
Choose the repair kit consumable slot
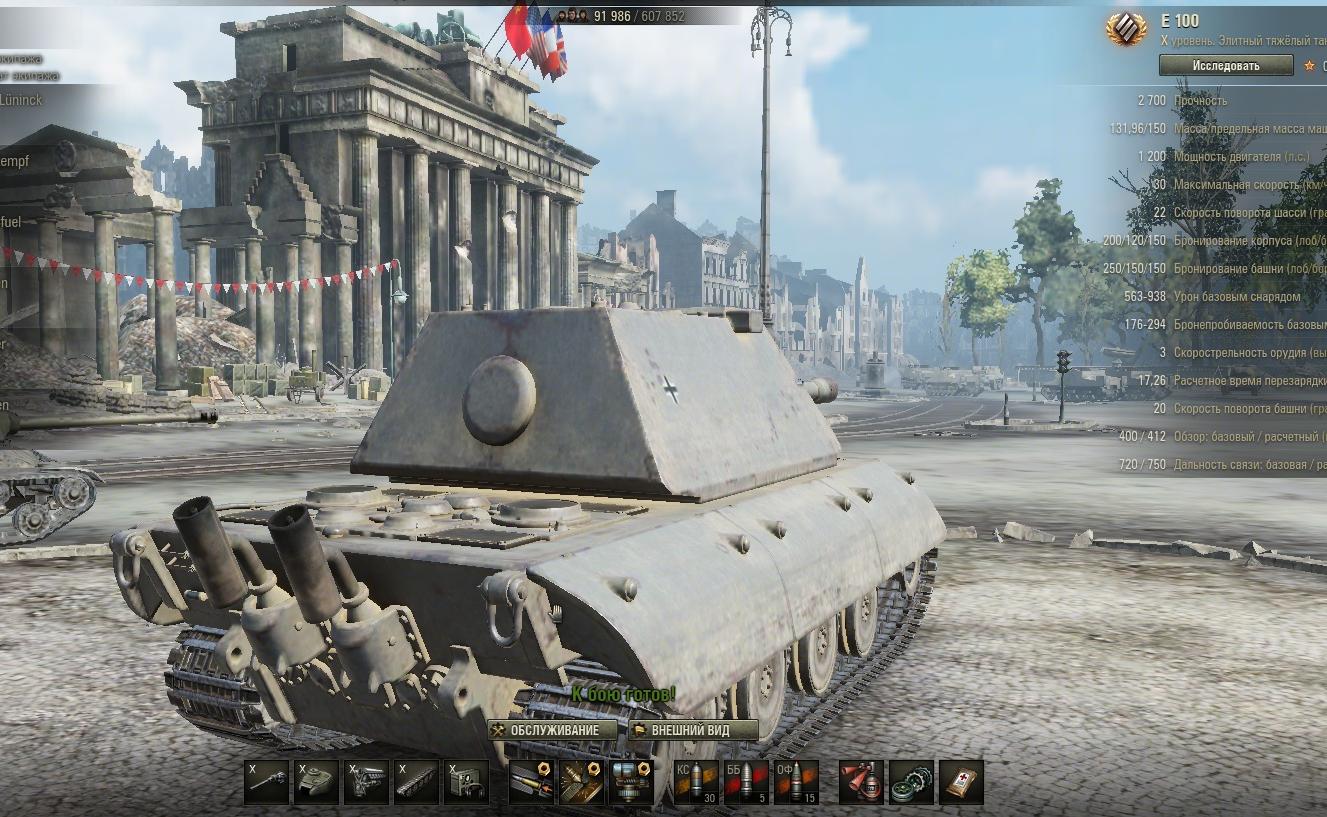911,782
